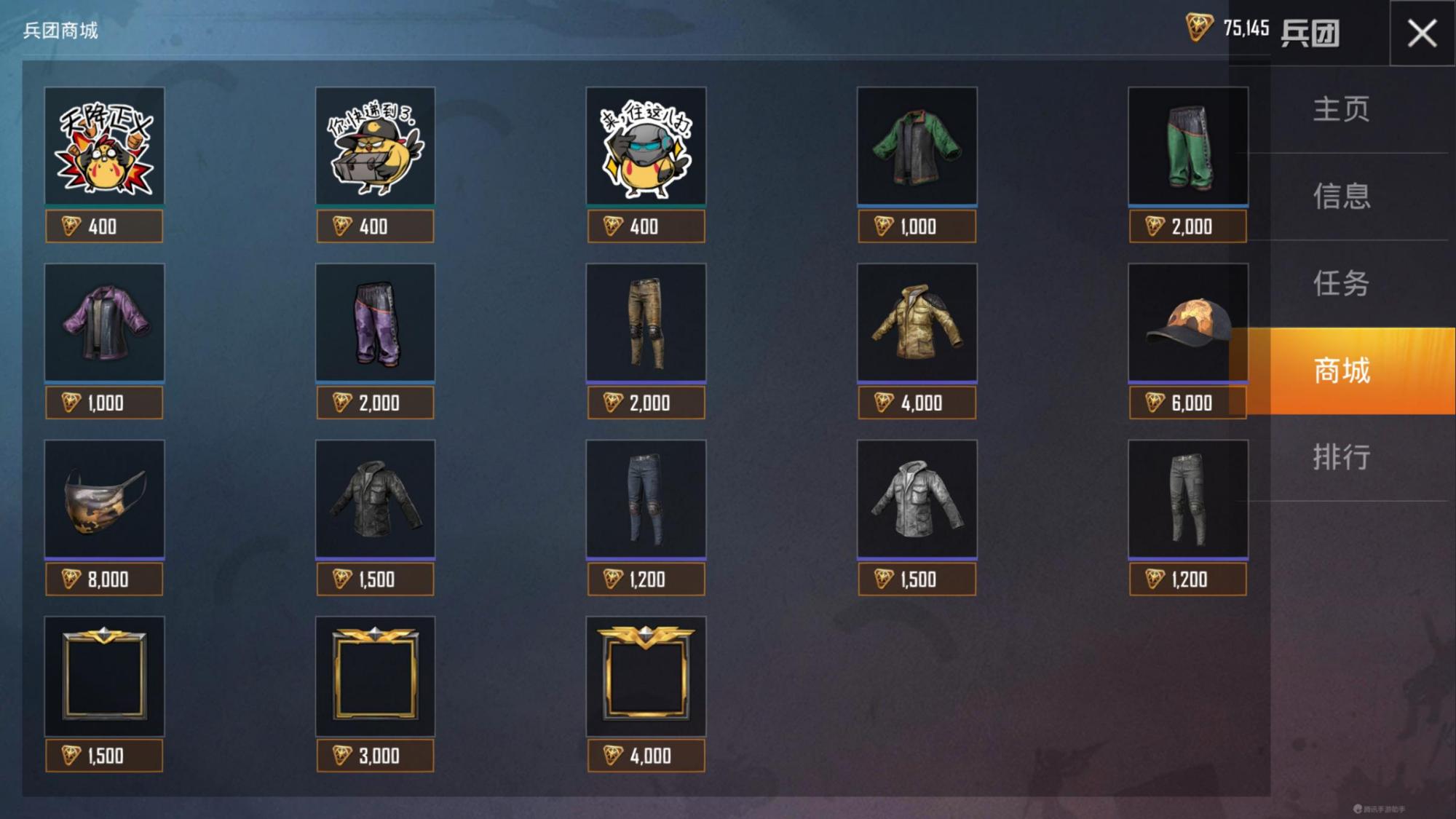Choose the green pants for 2,000
Image resolution: width=1456 pixels, height=819 pixels.
pyautogui.click(x=1188, y=146)
